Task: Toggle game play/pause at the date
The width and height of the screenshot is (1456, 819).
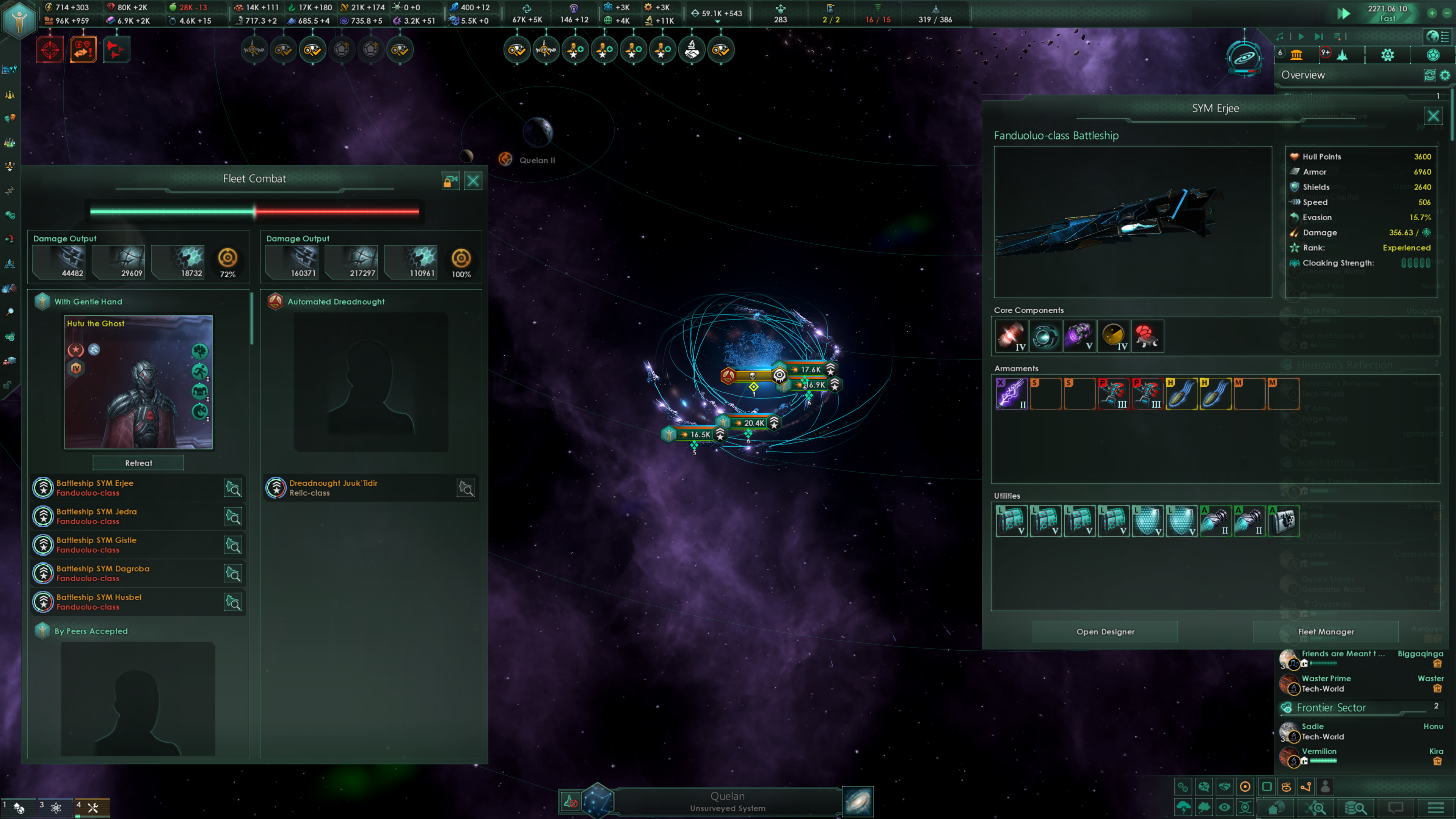Action: coord(1343,14)
